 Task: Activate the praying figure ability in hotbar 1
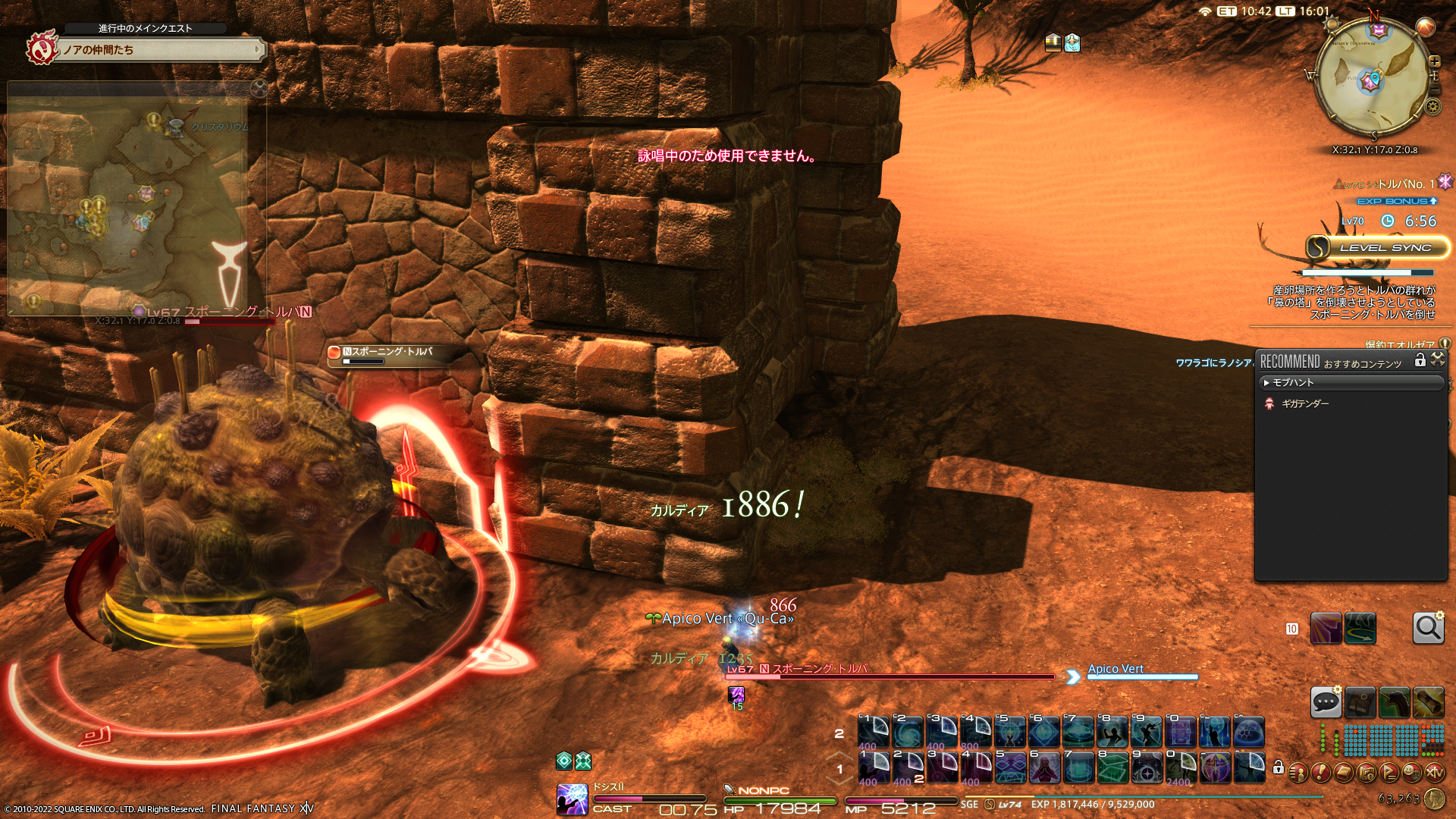point(1043,767)
